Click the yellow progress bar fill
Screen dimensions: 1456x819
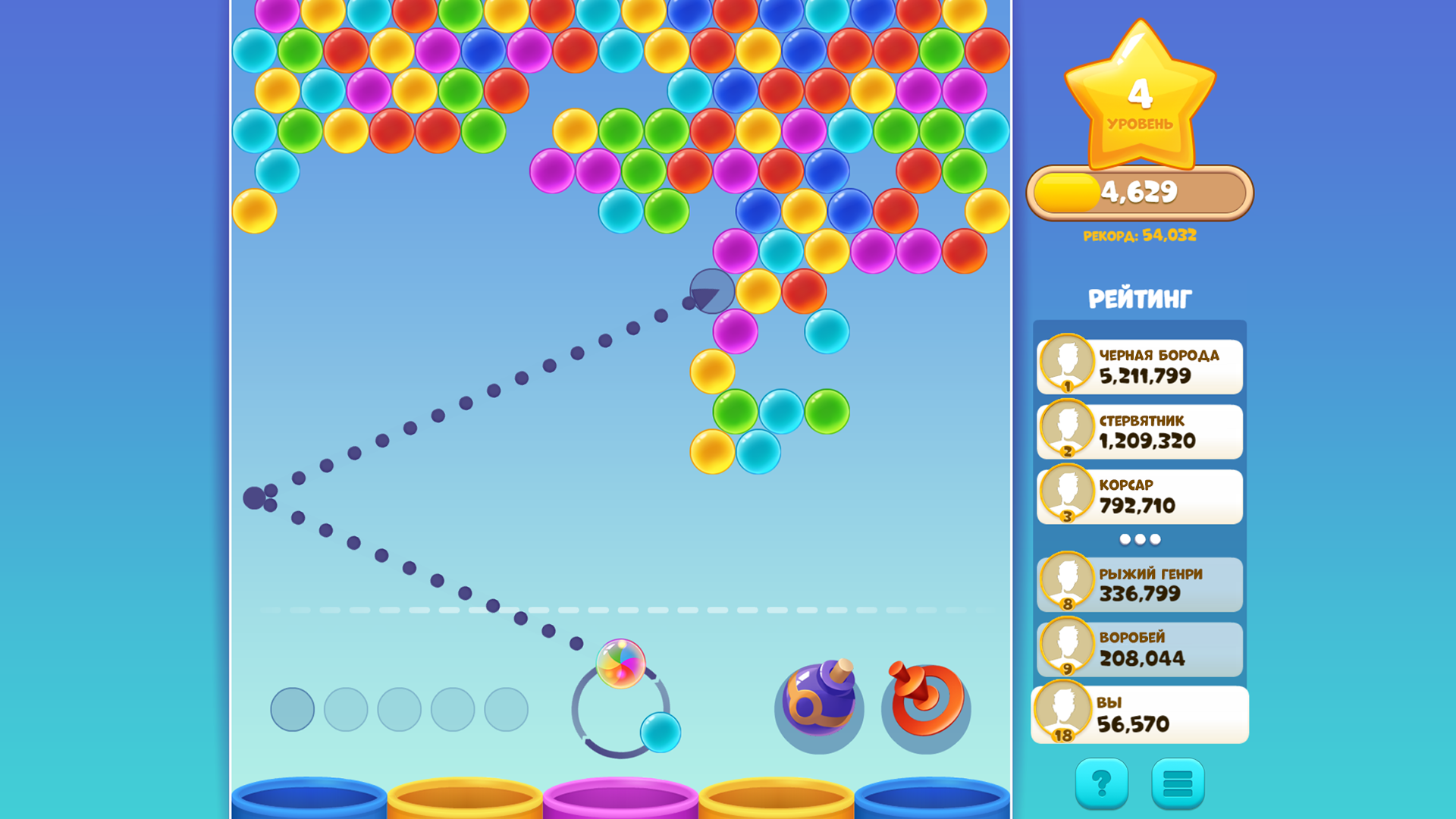(1065, 191)
